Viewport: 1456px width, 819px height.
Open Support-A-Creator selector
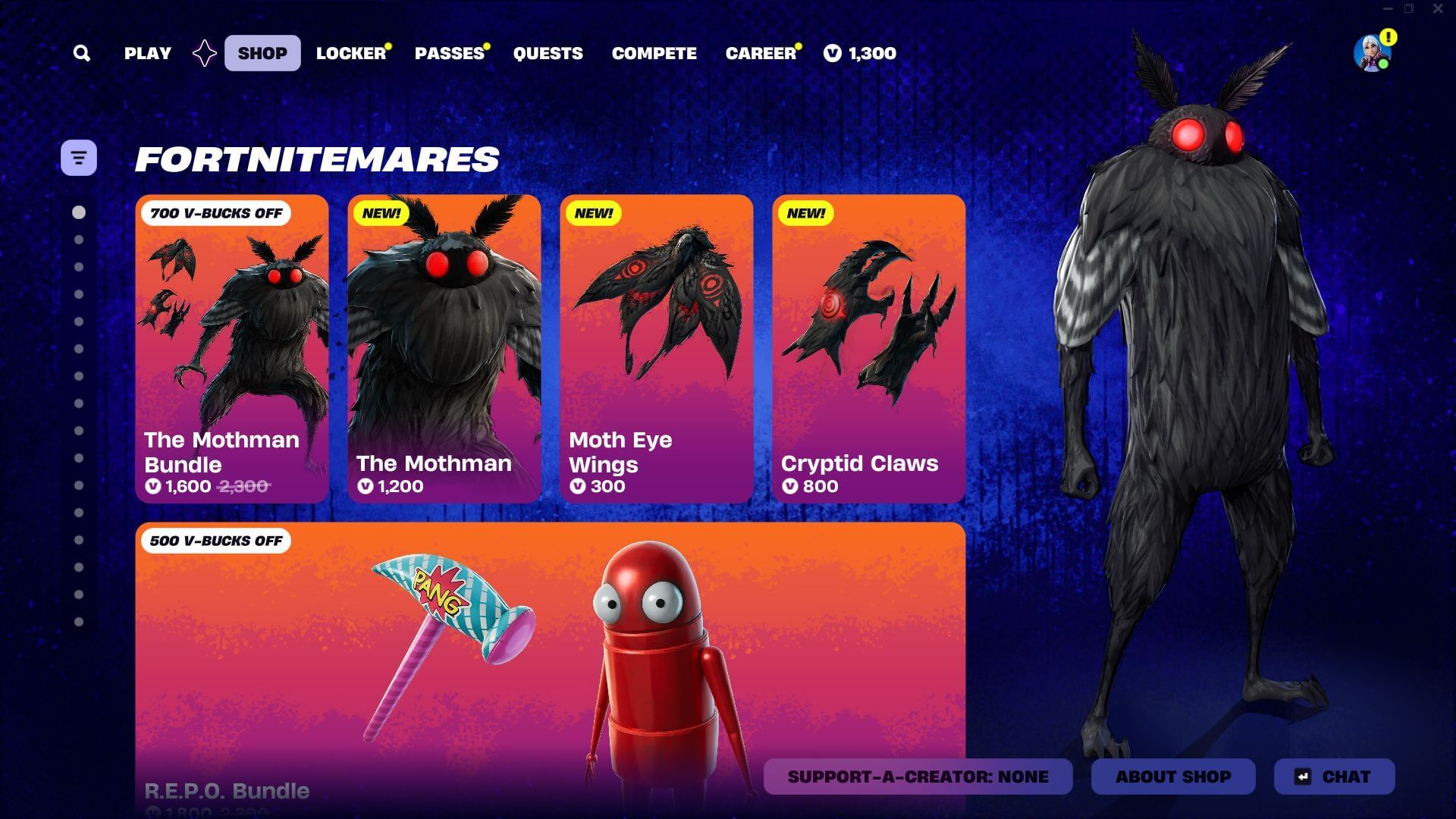point(918,777)
